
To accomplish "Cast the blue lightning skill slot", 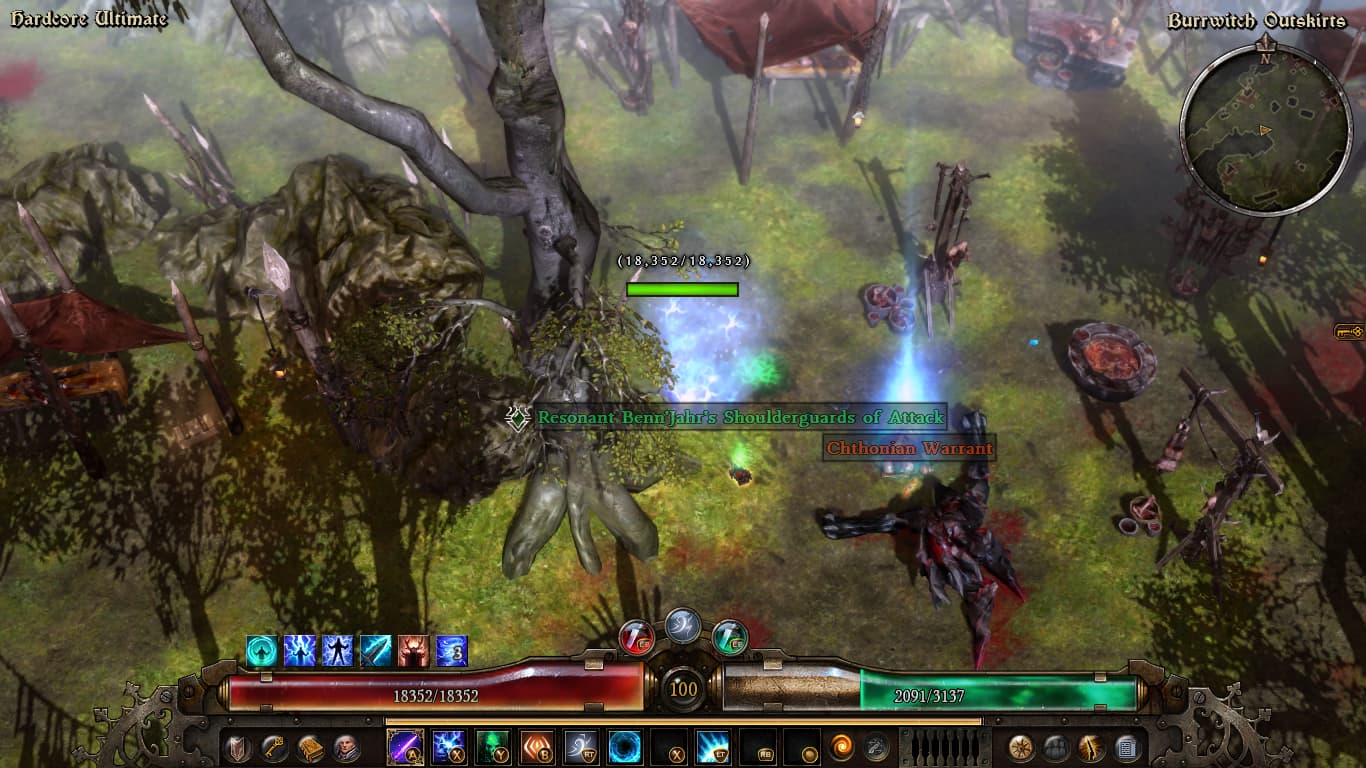I will (x=448, y=747).
